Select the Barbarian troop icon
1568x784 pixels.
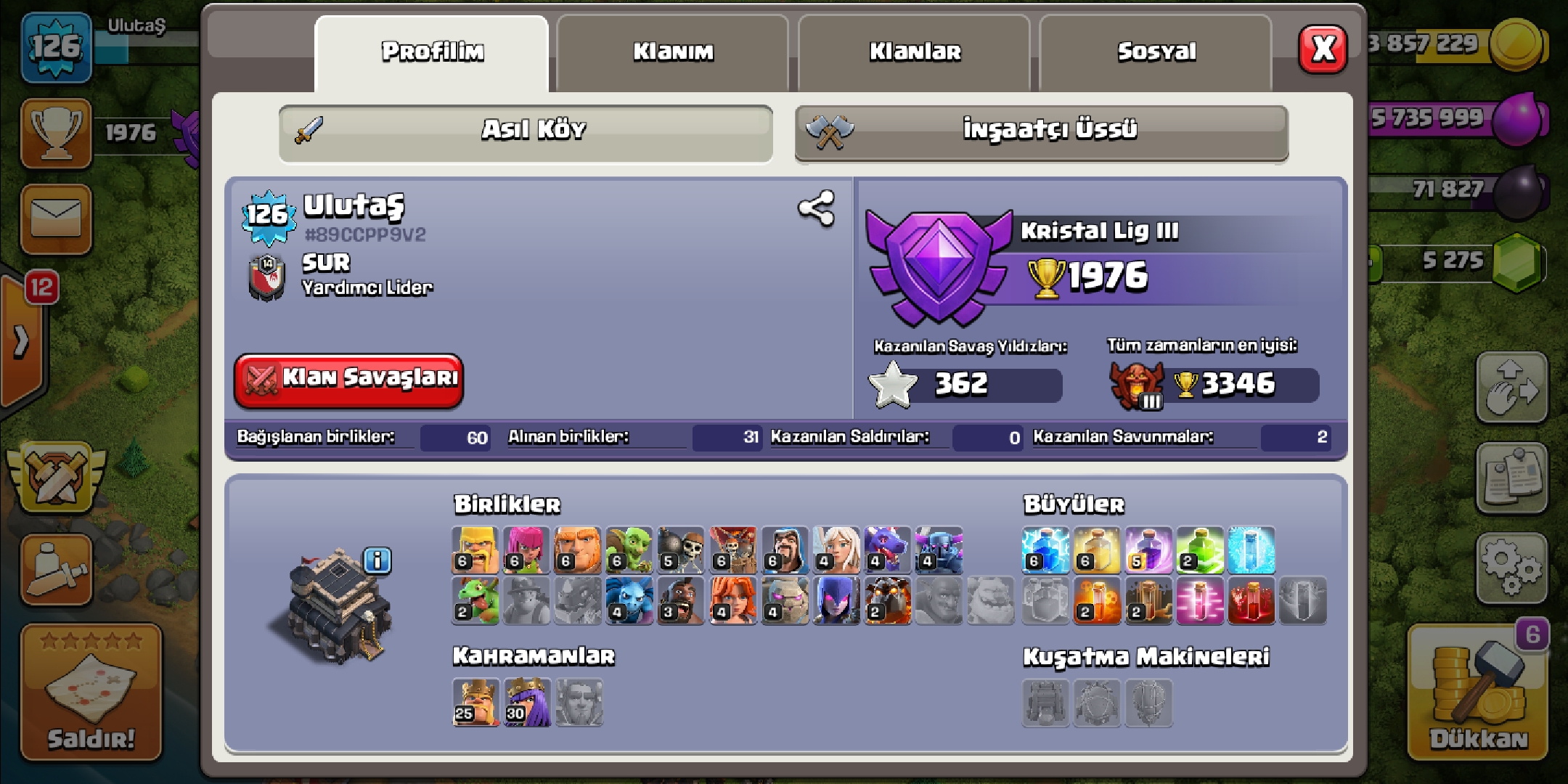(475, 550)
